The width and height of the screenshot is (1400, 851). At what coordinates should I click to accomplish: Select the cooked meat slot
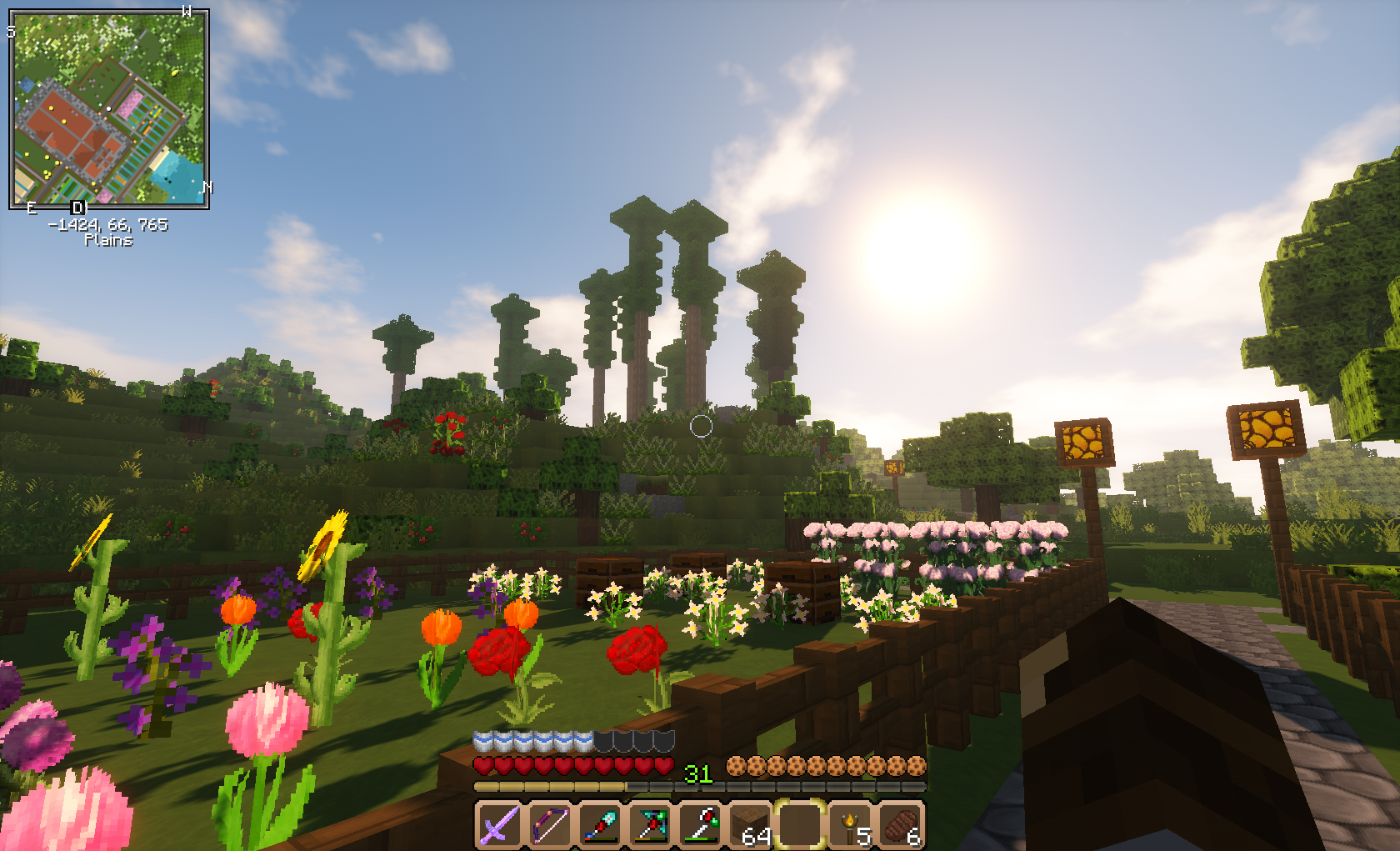point(902,825)
